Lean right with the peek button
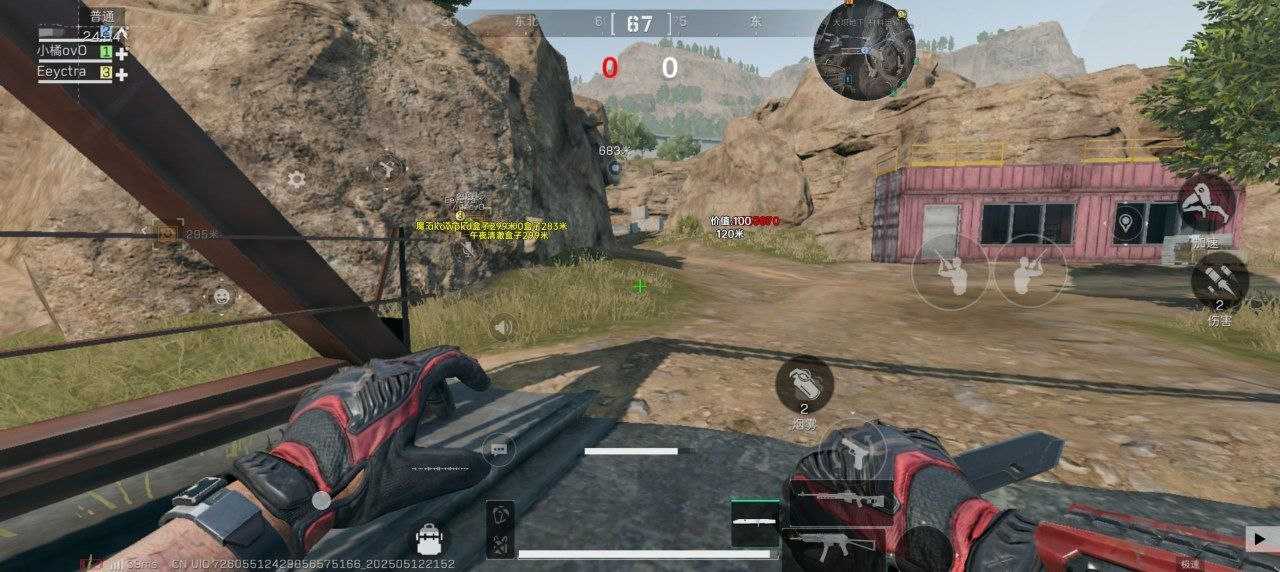The height and width of the screenshot is (572, 1280). 1030,272
